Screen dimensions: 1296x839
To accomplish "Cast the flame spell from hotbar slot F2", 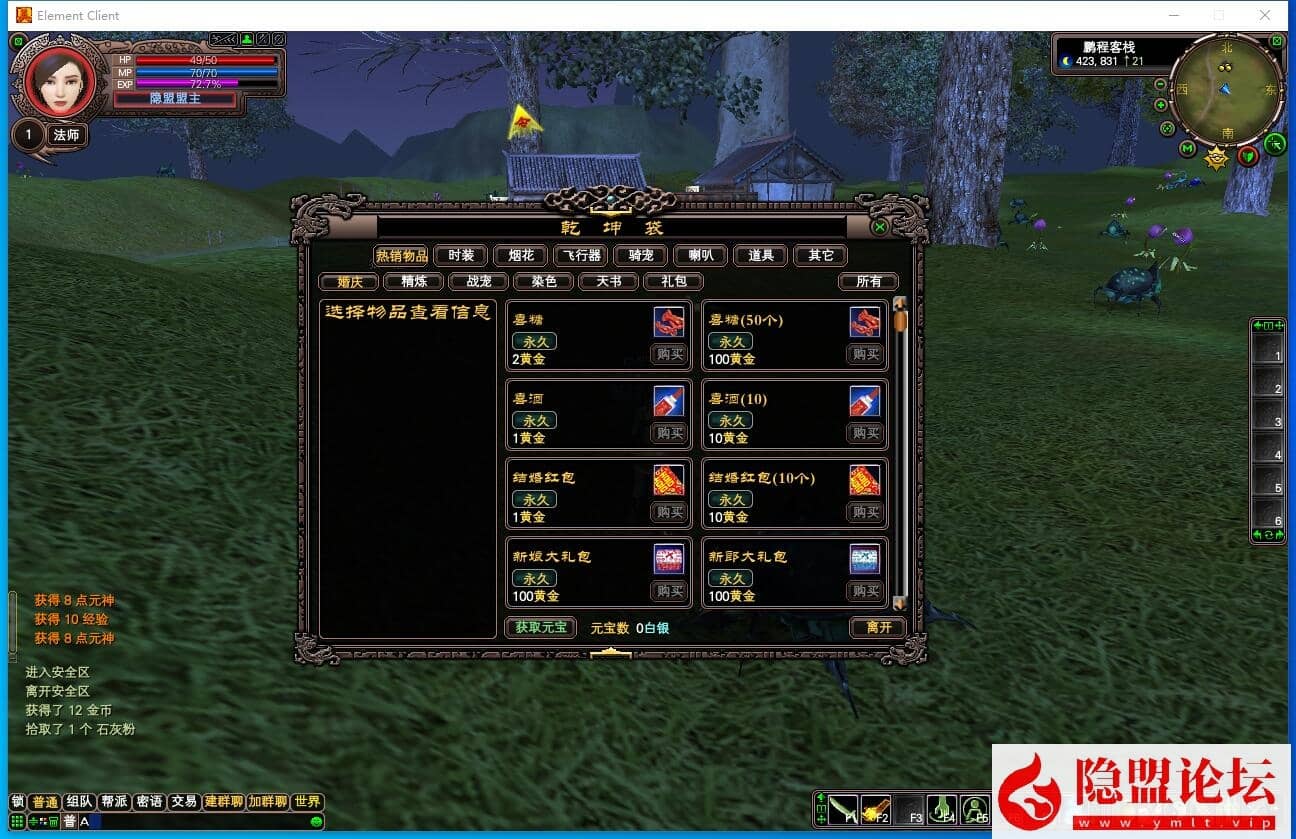I will click(876, 809).
